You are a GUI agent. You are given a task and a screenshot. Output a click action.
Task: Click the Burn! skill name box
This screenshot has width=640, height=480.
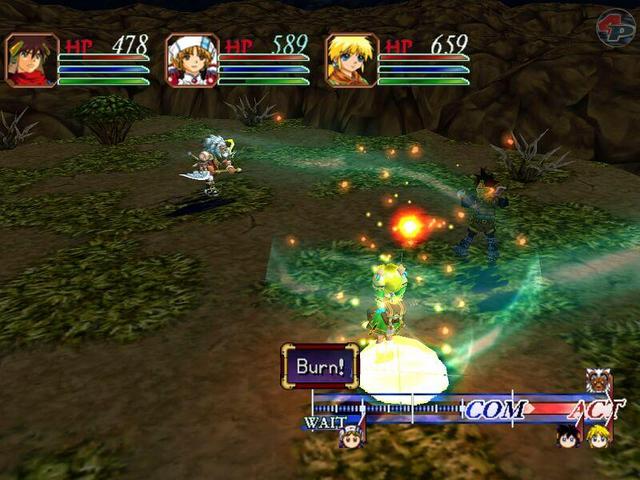[319, 365]
